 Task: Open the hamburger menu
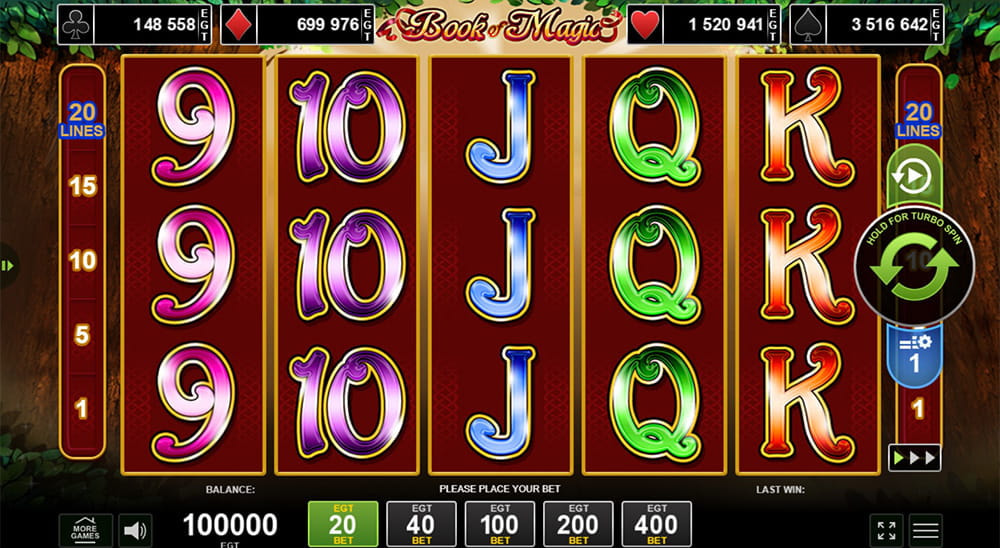926,530
